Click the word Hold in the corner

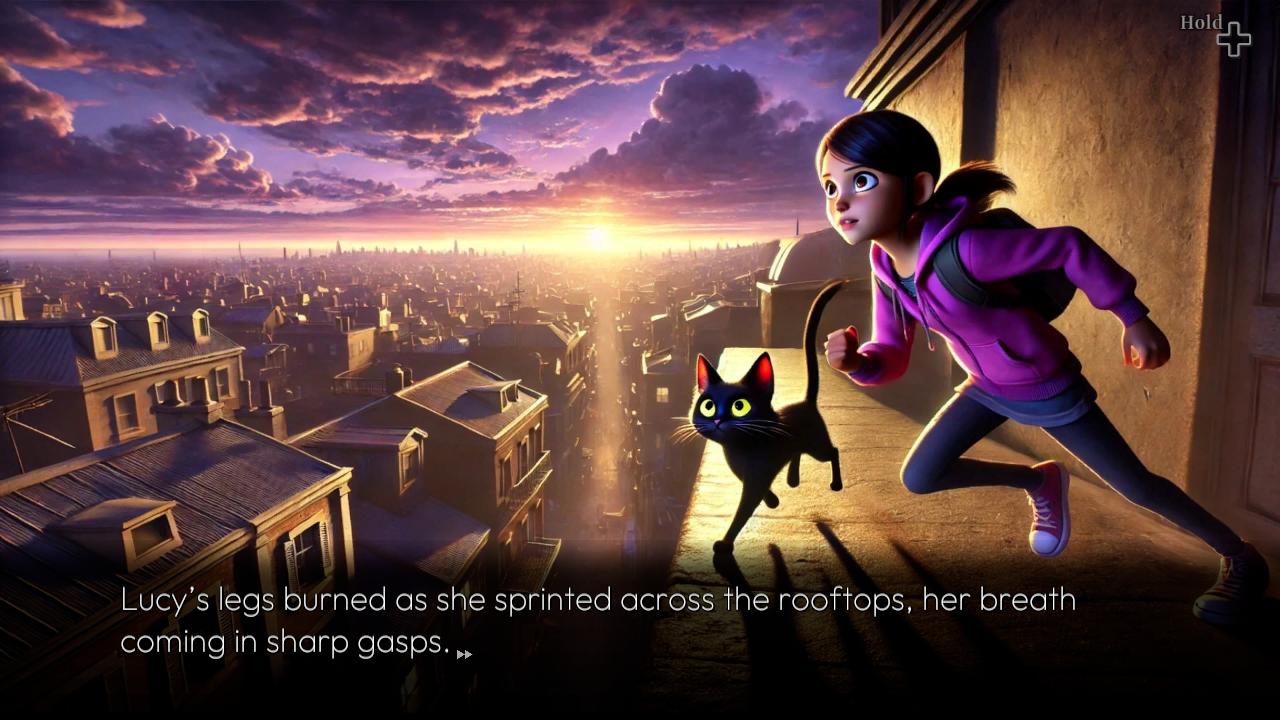pyautogui.click(x=1200, y=22)
